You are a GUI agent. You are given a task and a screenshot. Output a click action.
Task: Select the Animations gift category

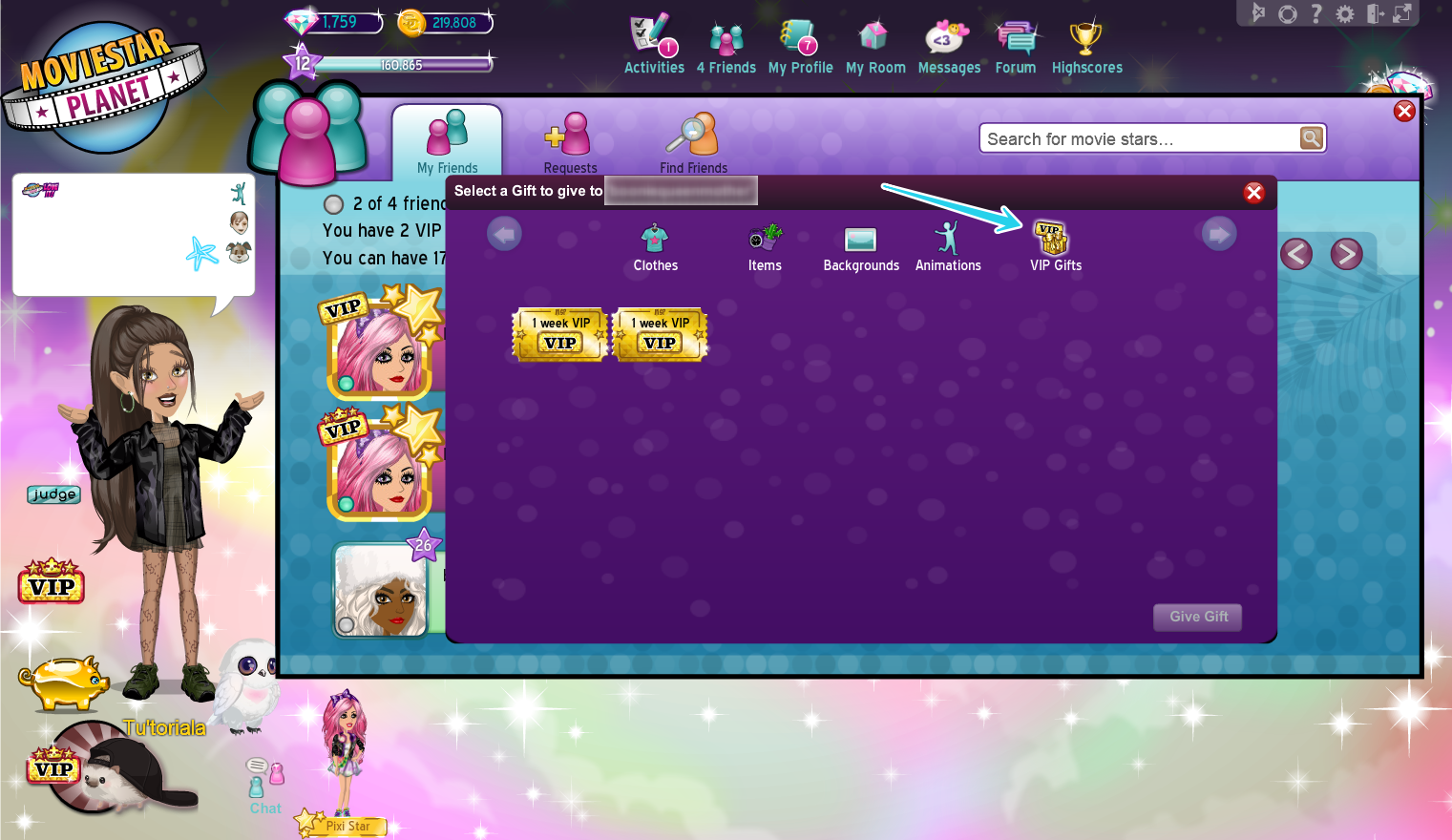tap(947, 245)
